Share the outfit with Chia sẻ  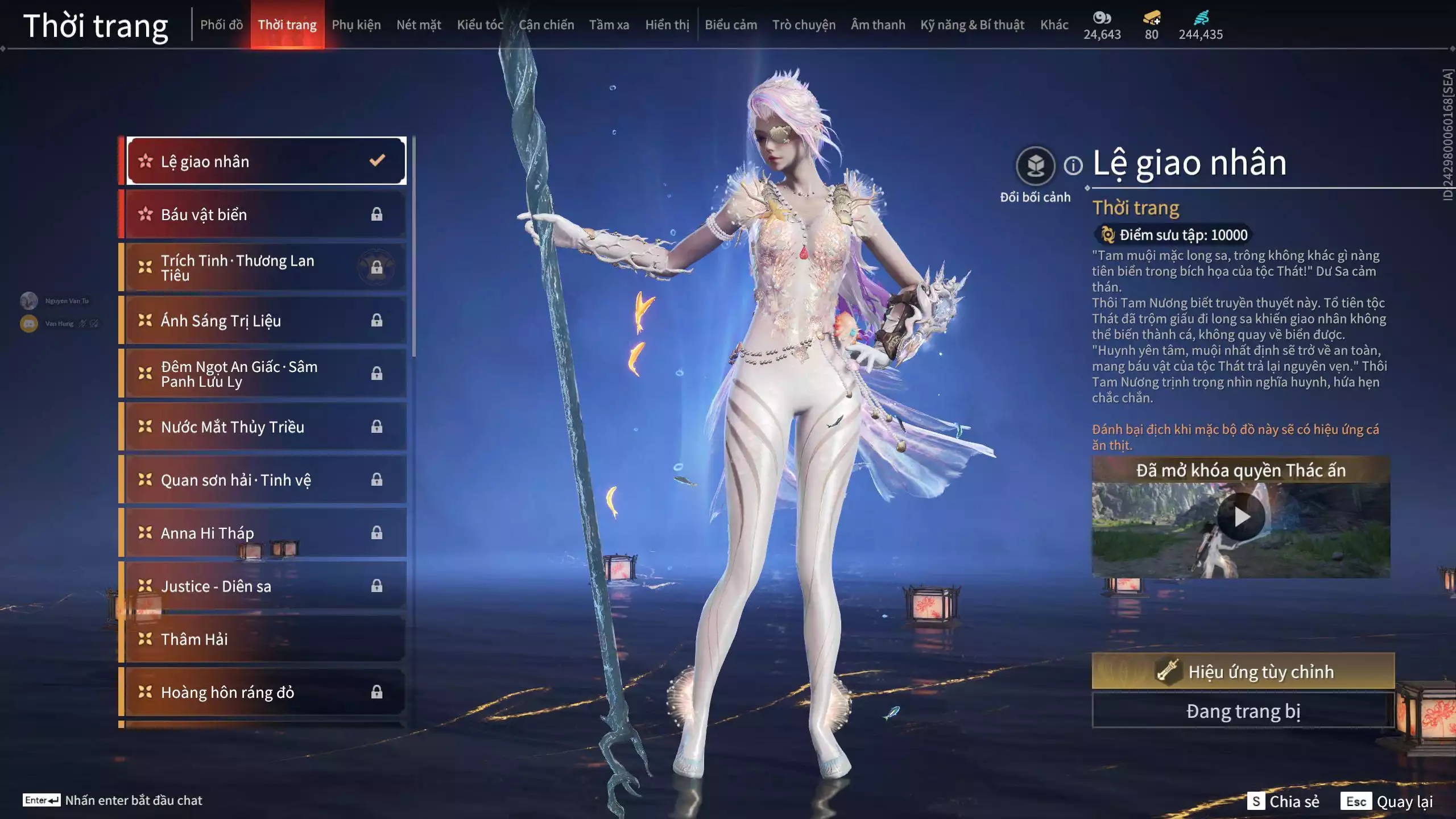[1283, 801]
